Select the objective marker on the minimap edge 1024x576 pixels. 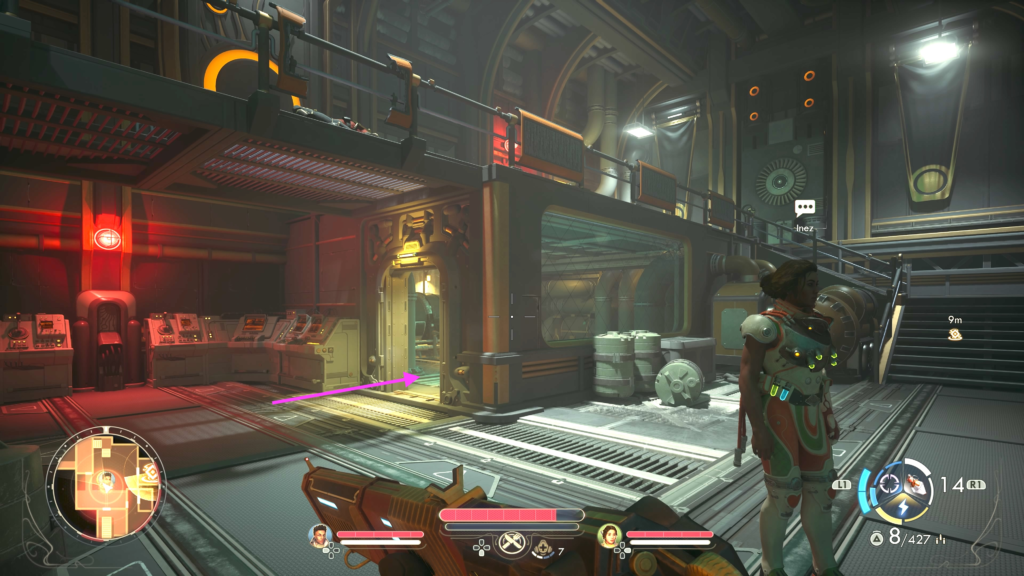tap(152, 470)
